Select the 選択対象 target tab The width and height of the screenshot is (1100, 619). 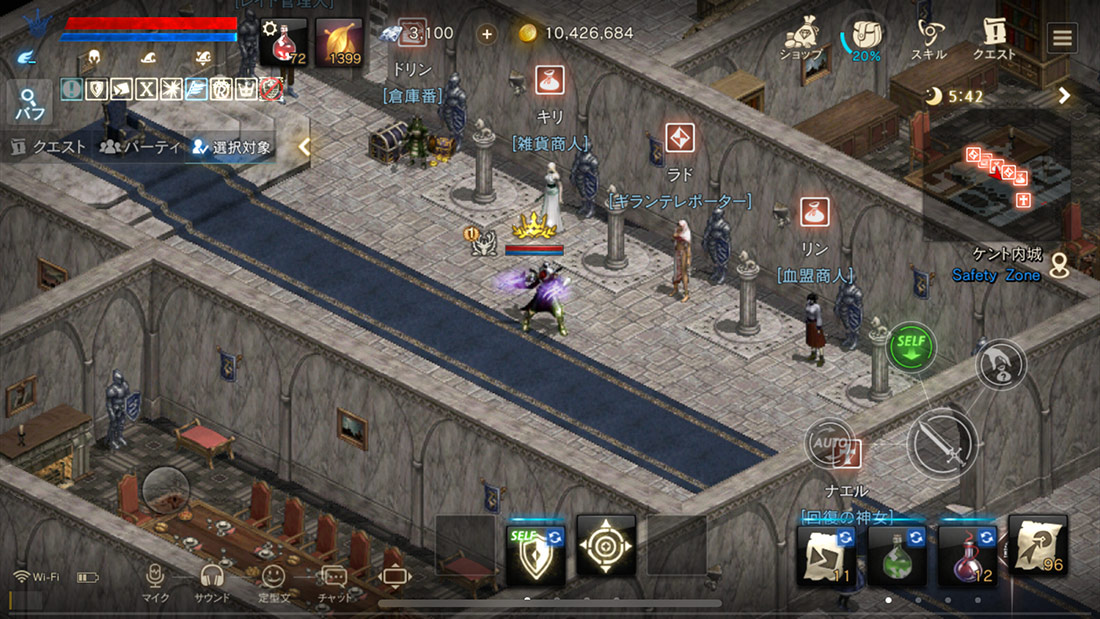pyautogui.click(x=232, y=147)
